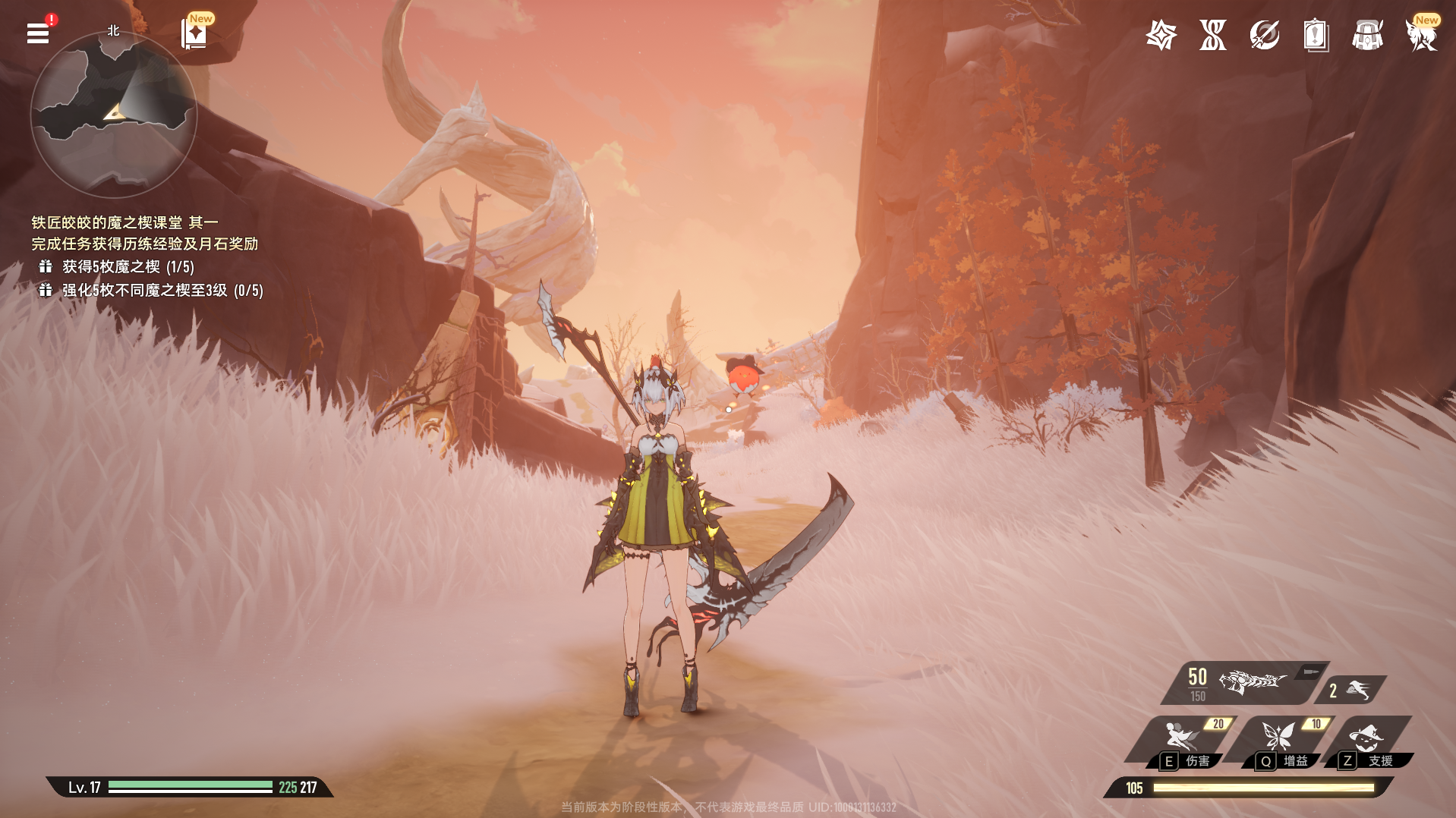This screenshot has height=818, width=1456.
Task: Open the circular minimap
Action: (114, 115)
